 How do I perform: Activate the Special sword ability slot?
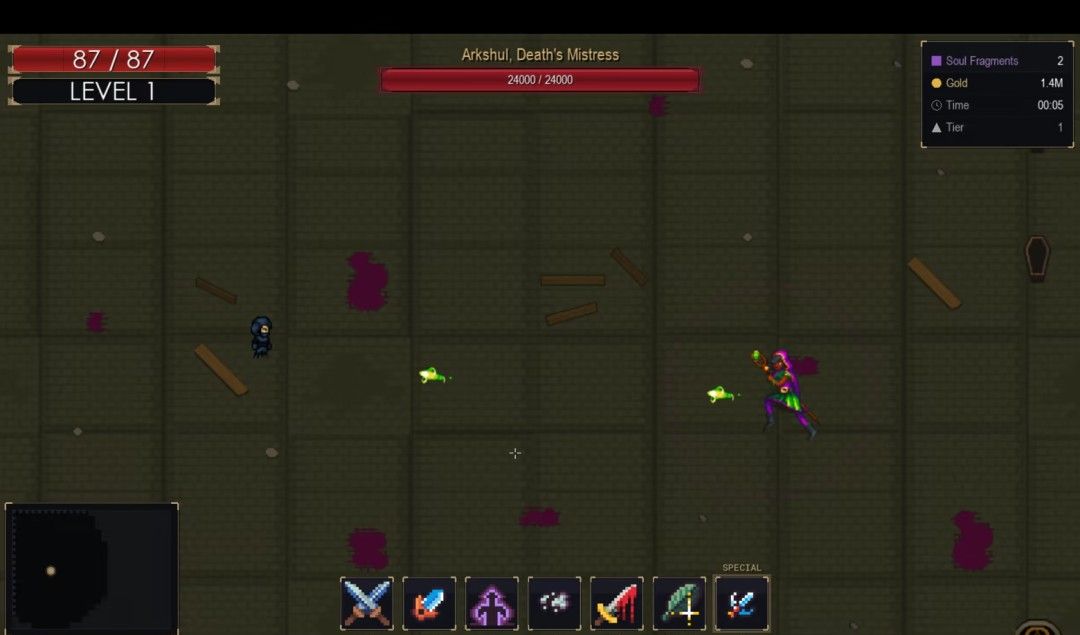(x=742, y=603)
